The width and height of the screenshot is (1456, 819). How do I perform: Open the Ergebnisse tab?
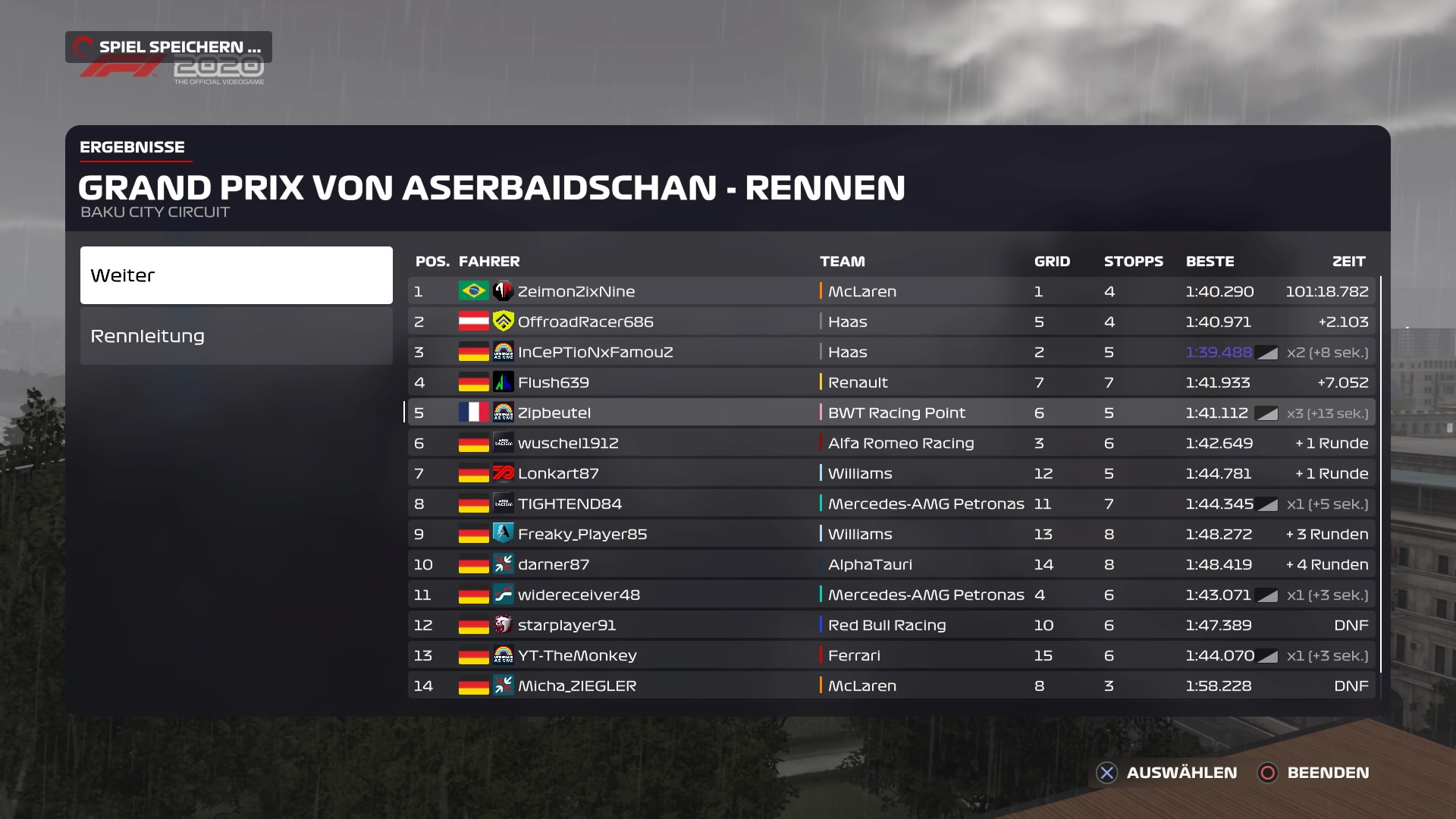click(x=133, y=147)
